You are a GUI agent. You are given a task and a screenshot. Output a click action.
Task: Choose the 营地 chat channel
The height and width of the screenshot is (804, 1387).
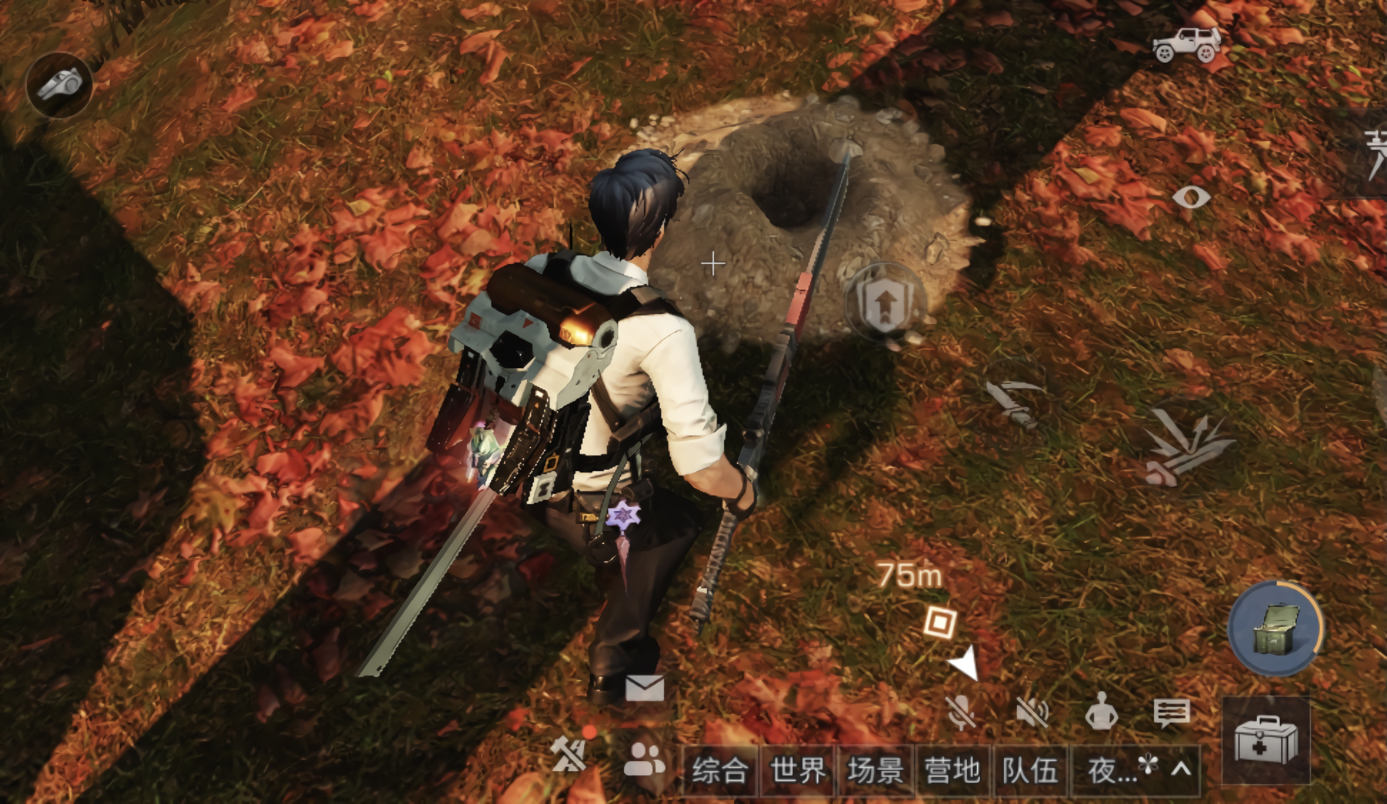(953, 771)
